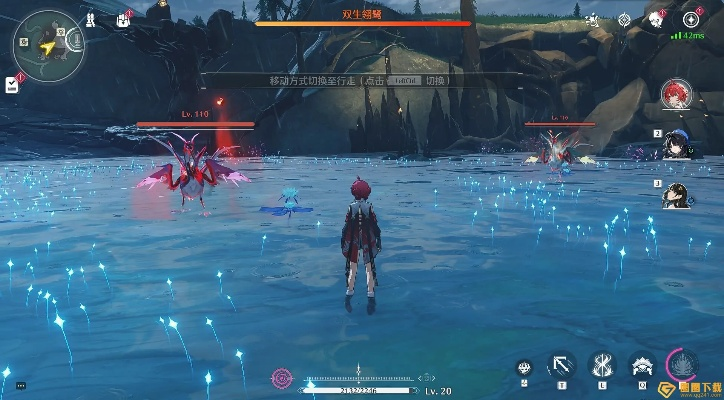Image resolution: width=724 pixels, height=400 pixels.
Task: Open the compass star menu icon
Action: [x=691, y=19]
